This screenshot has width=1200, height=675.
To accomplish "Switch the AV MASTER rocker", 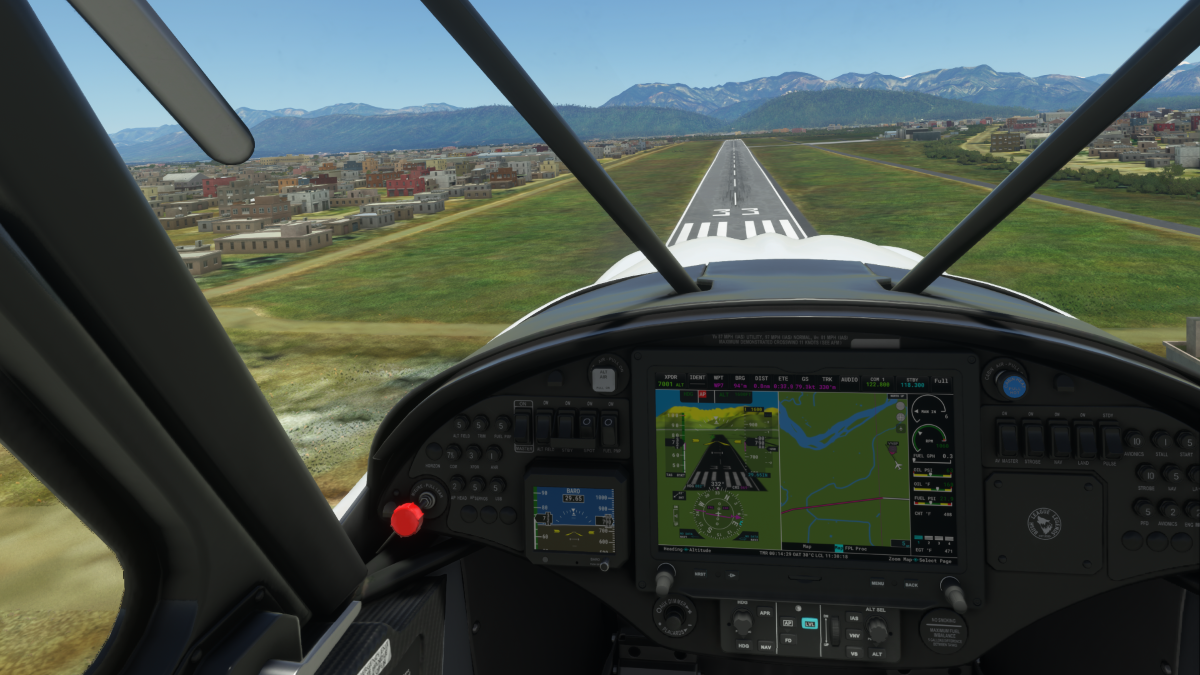I will 1008,439.
